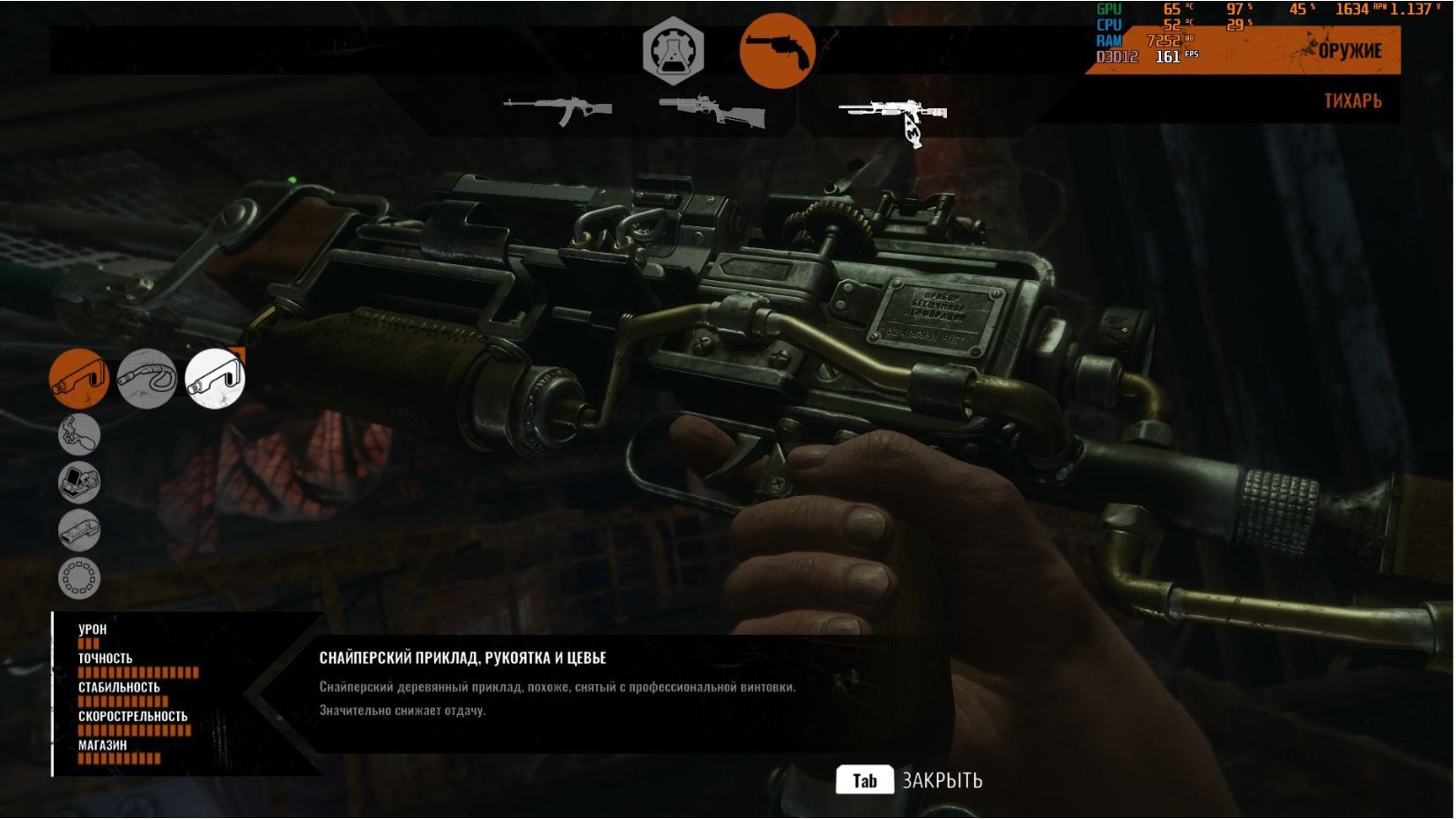Screen dimensions: 1456x819
Task: Pick the orange stock attachment circle
Action: tap(78, 379)
